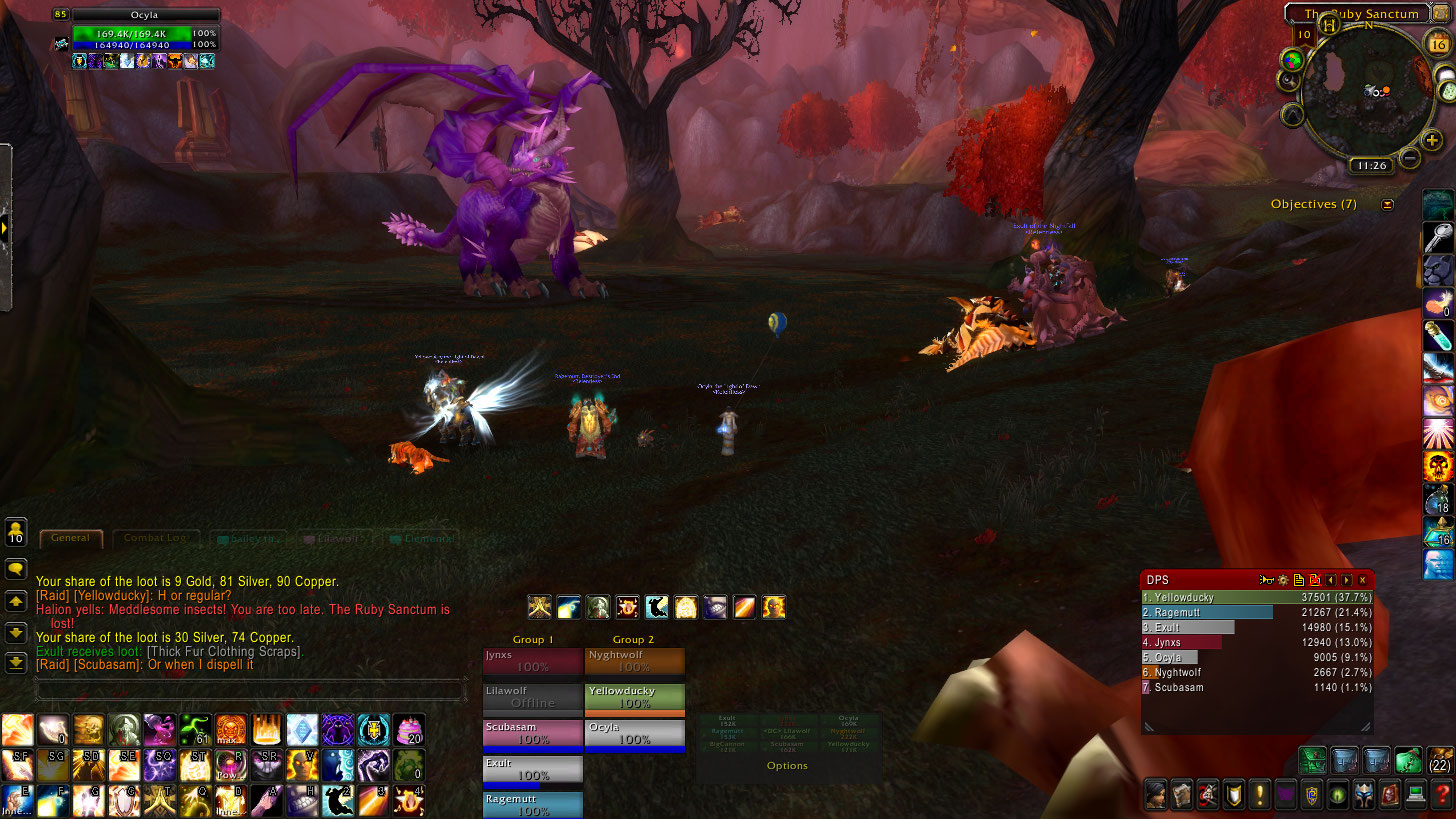Switch to the General chat tab
Viewport: 1456px width, 819px height.
(x=71, y=538)
